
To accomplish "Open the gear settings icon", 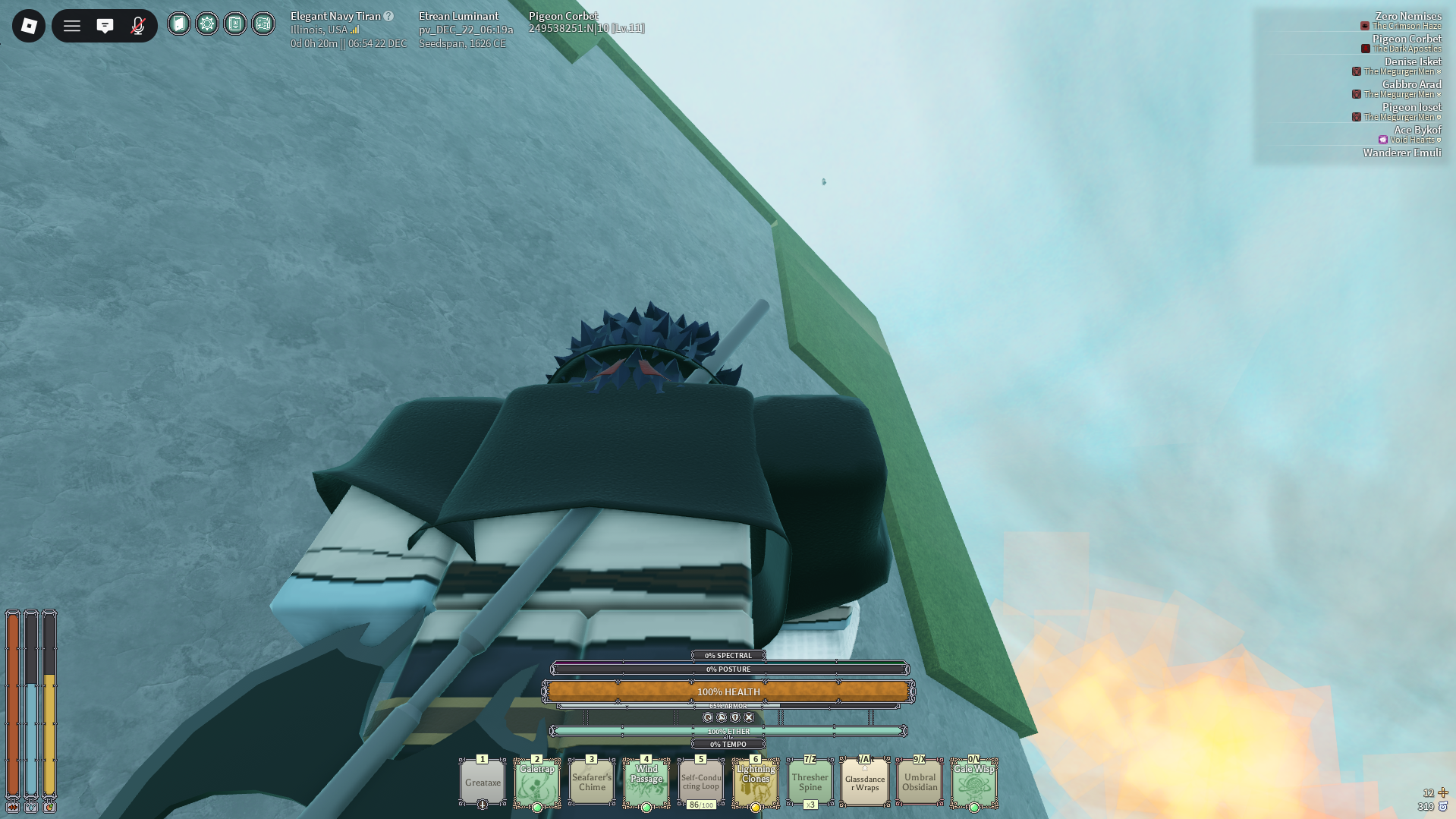I will click(x=207, y=24).
